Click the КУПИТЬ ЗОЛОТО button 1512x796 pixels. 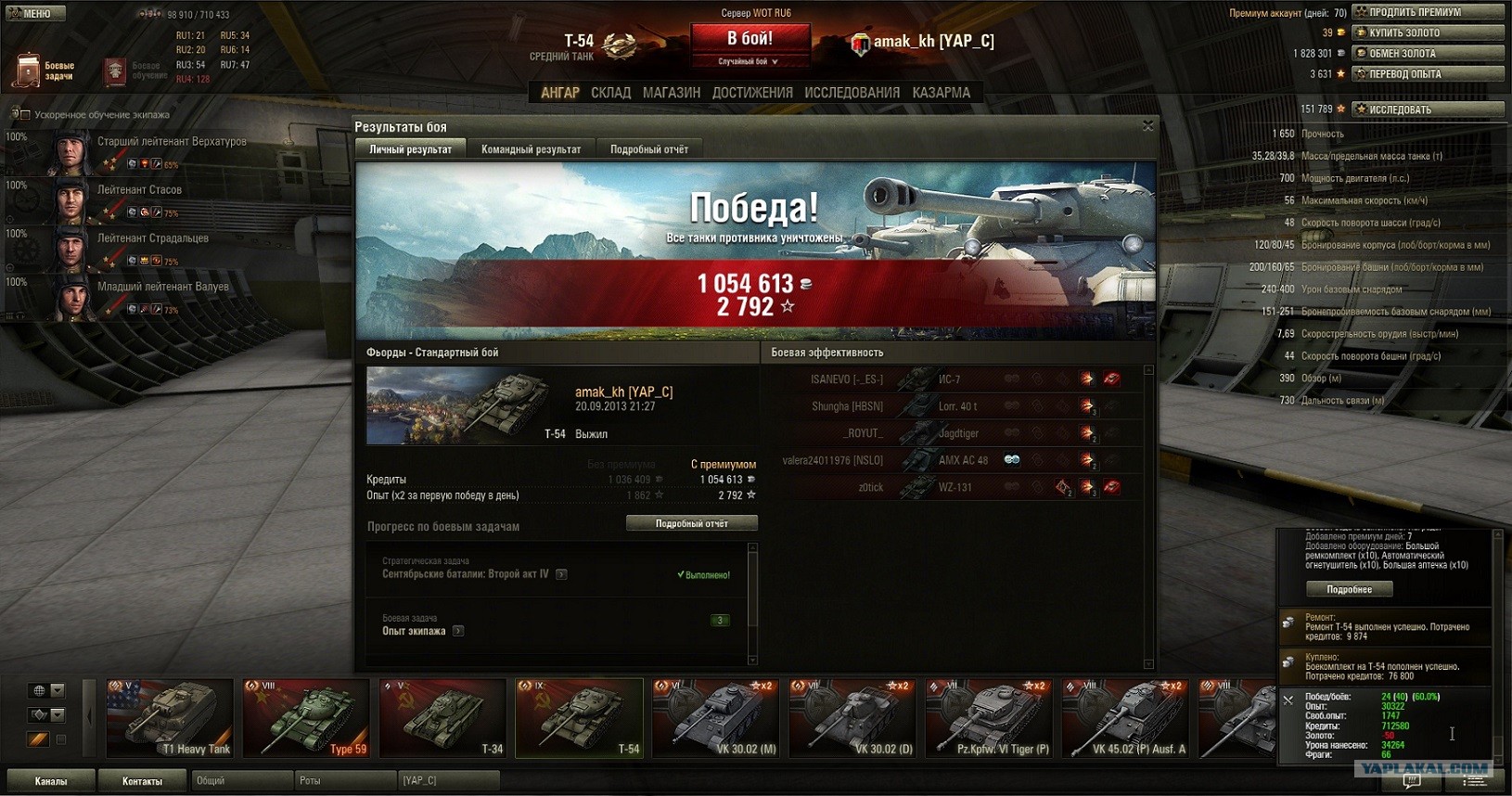pos(1427,32)
